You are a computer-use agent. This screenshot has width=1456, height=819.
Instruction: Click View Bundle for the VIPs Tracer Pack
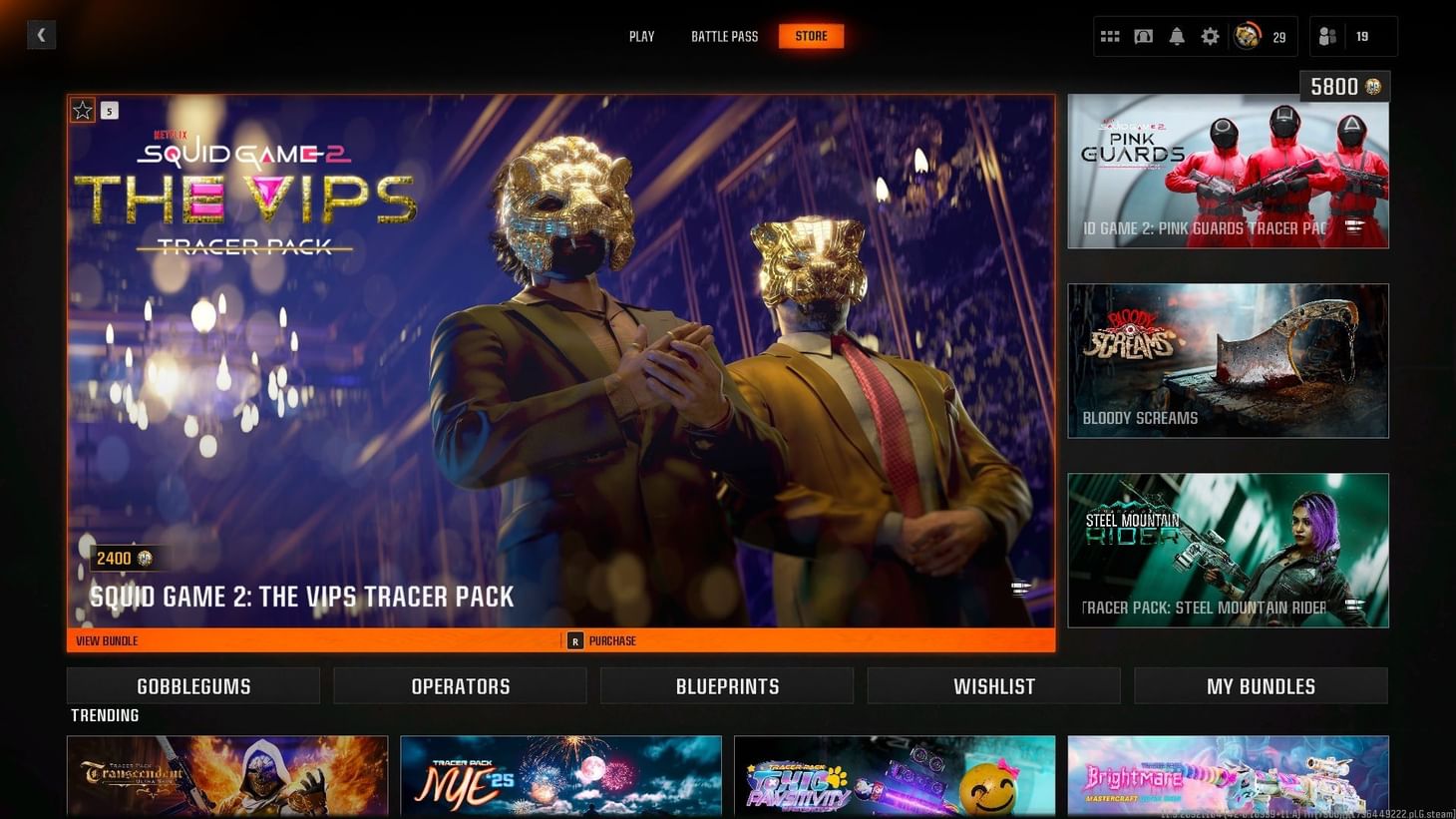pyautogui.click(x=106, y=640)
